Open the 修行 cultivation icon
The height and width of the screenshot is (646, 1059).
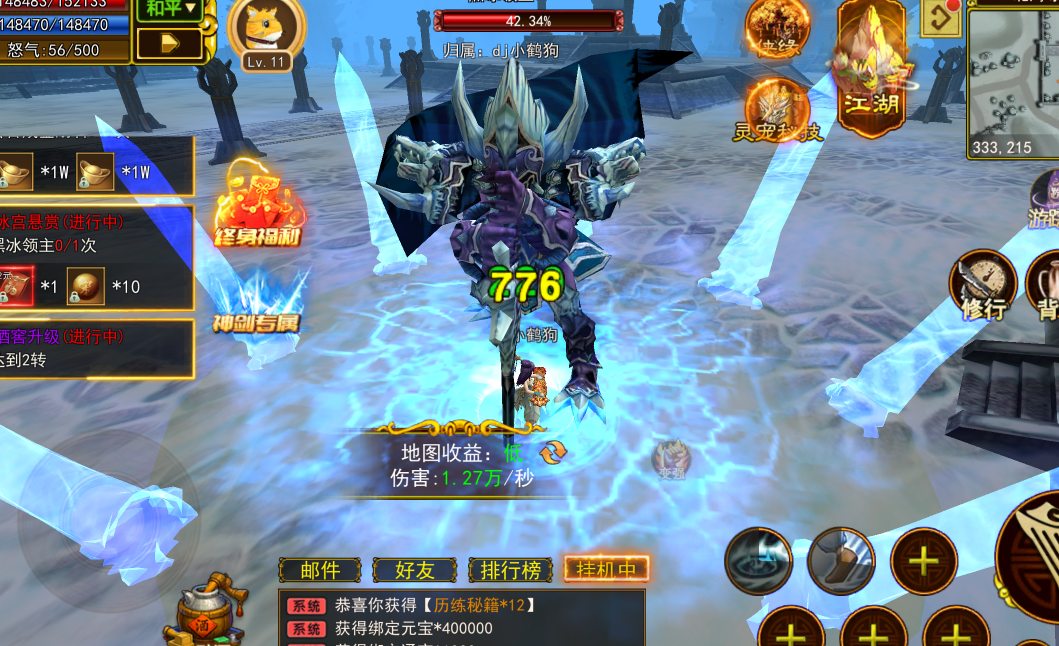(982, 284)
